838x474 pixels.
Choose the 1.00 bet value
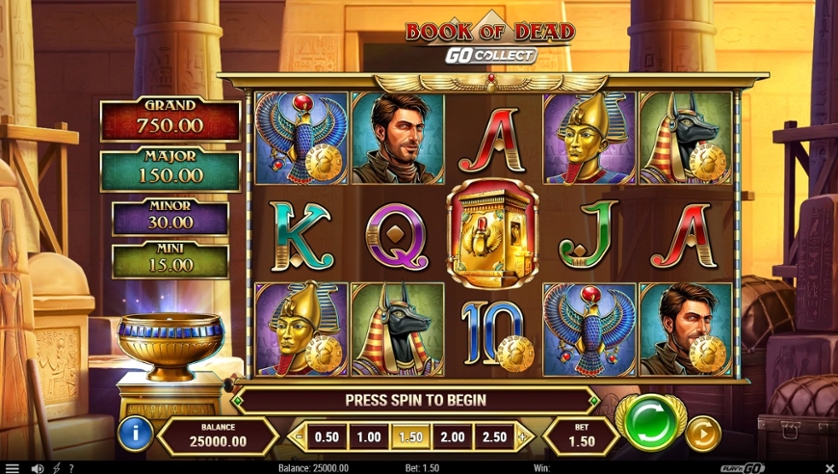(x=369, y=437)
